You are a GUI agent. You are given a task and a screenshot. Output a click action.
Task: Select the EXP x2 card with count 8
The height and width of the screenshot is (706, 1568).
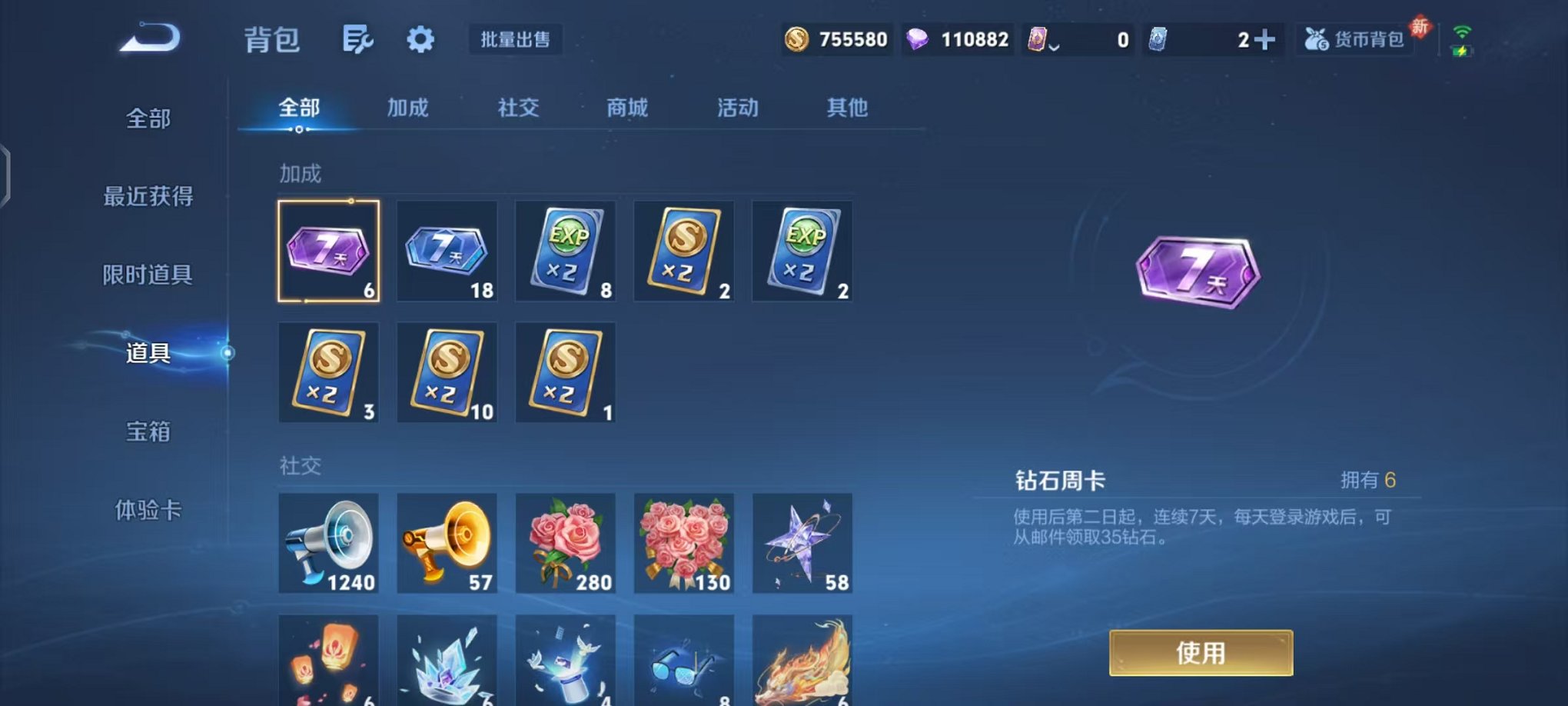(565, 250)
